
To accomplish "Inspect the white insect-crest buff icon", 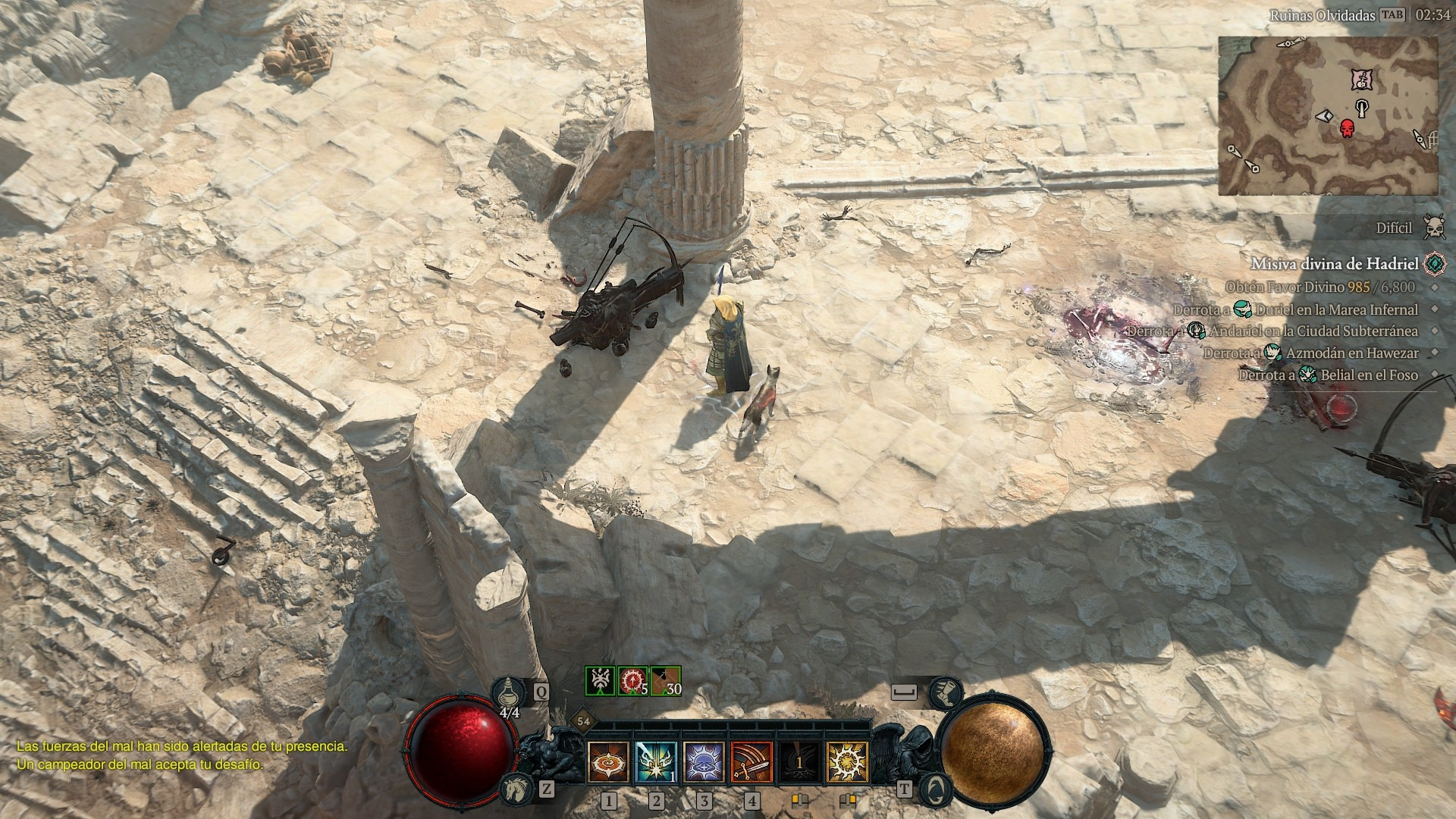I will click(600, 680).
